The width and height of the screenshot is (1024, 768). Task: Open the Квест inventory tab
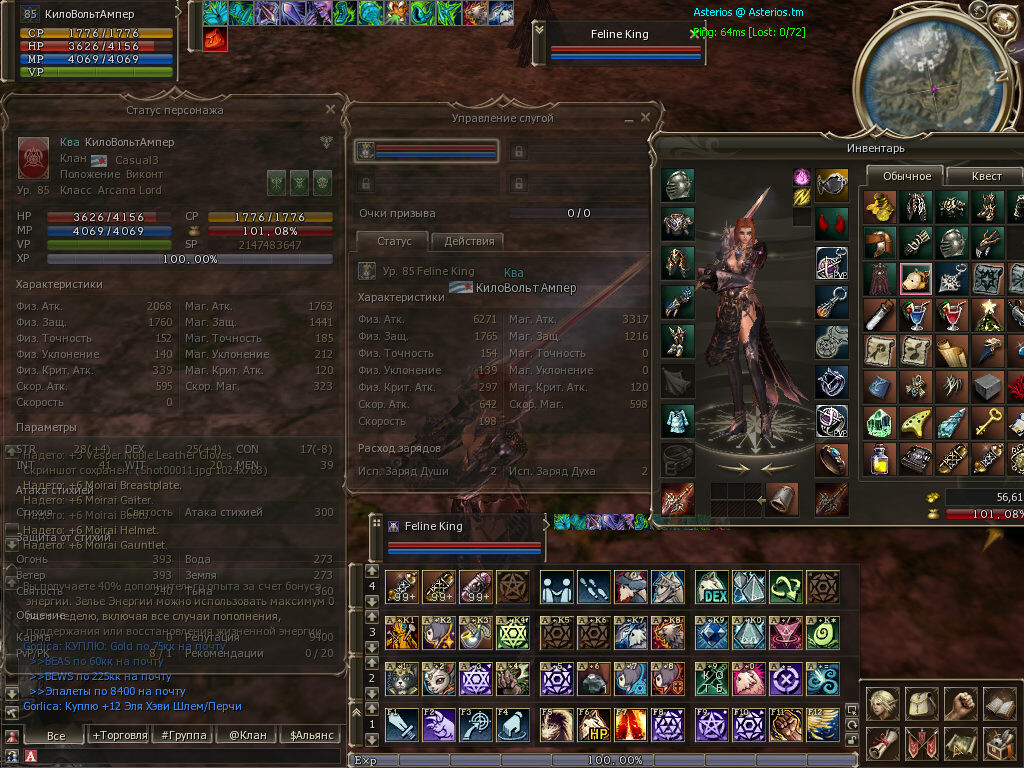tap(985, 176)
